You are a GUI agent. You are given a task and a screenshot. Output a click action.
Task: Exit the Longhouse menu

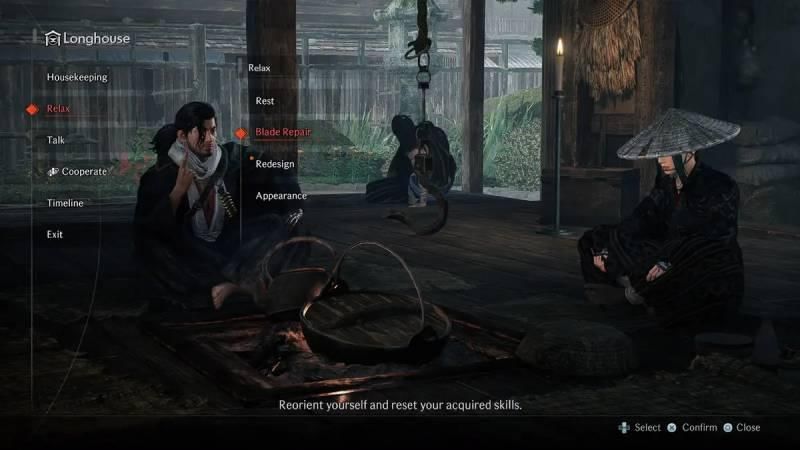55,234
